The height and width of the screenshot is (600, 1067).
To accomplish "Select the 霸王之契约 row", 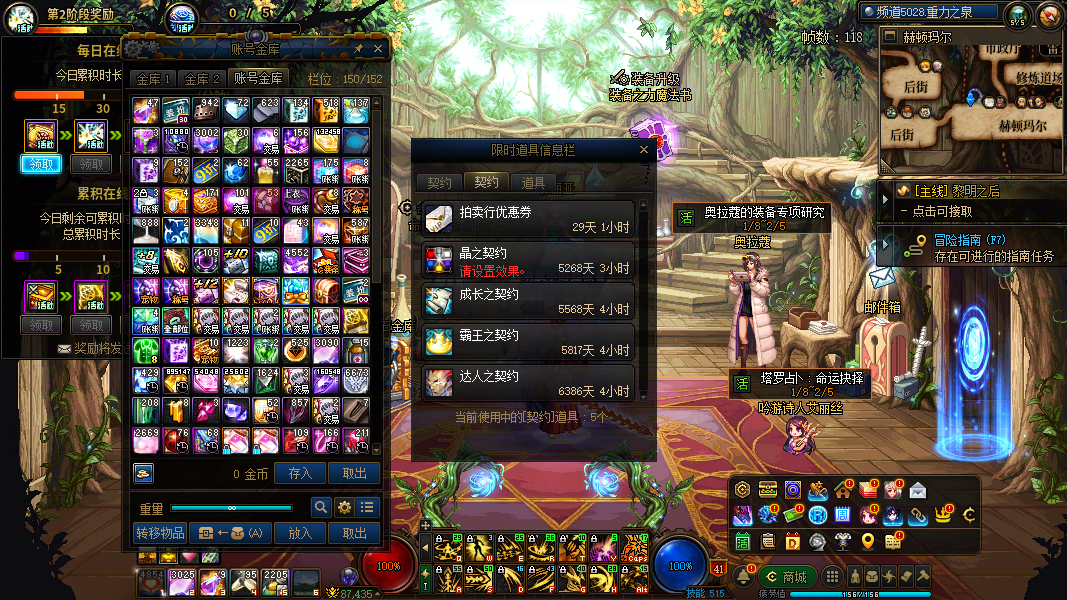I will [528, 343].
